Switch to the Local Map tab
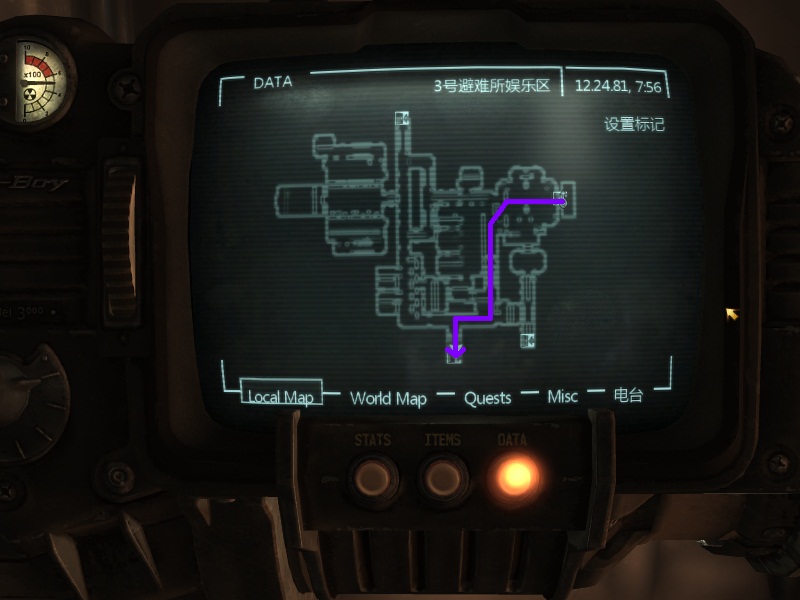 coord(281,397)
